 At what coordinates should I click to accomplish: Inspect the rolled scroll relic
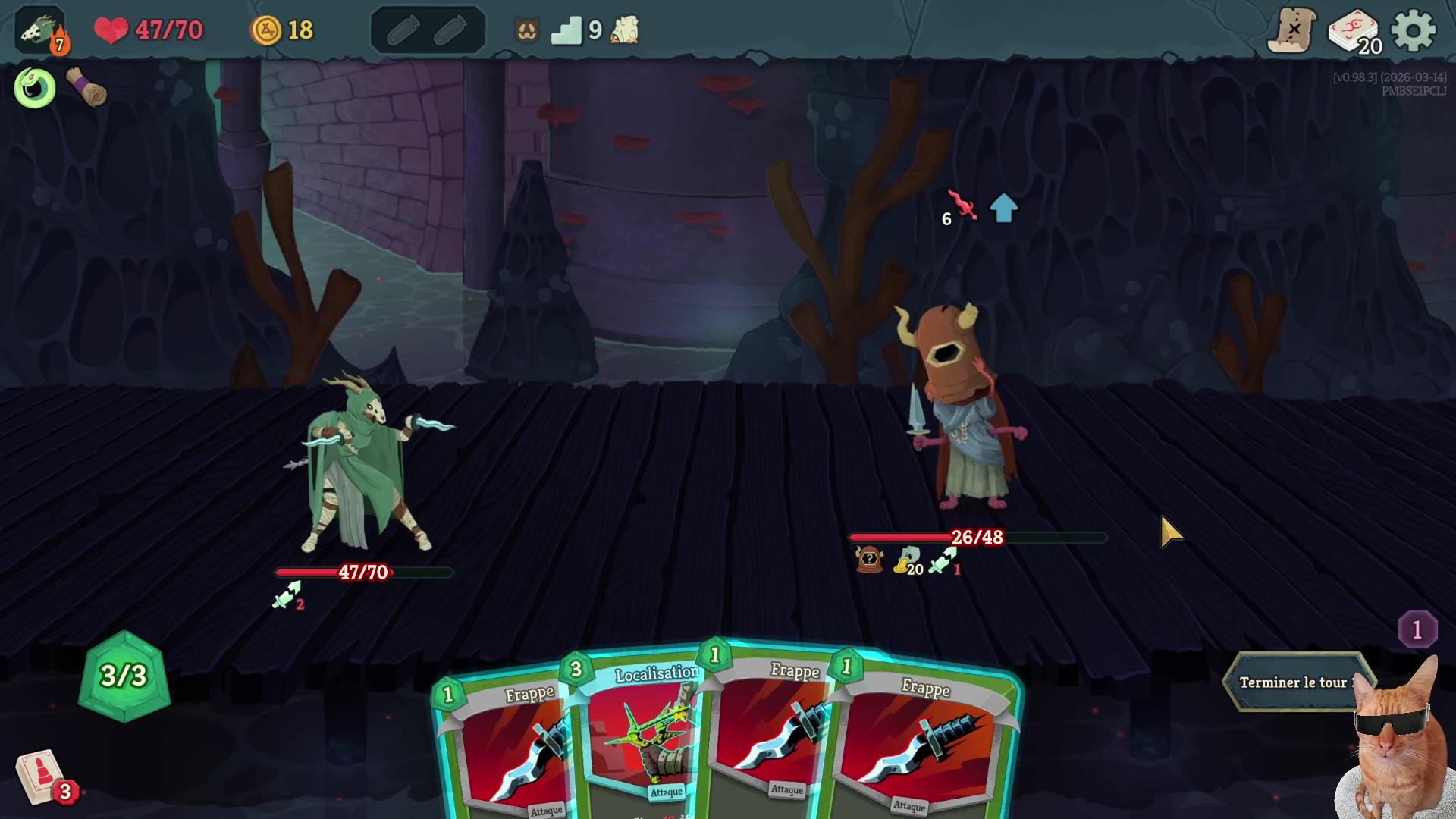[86, 88]
